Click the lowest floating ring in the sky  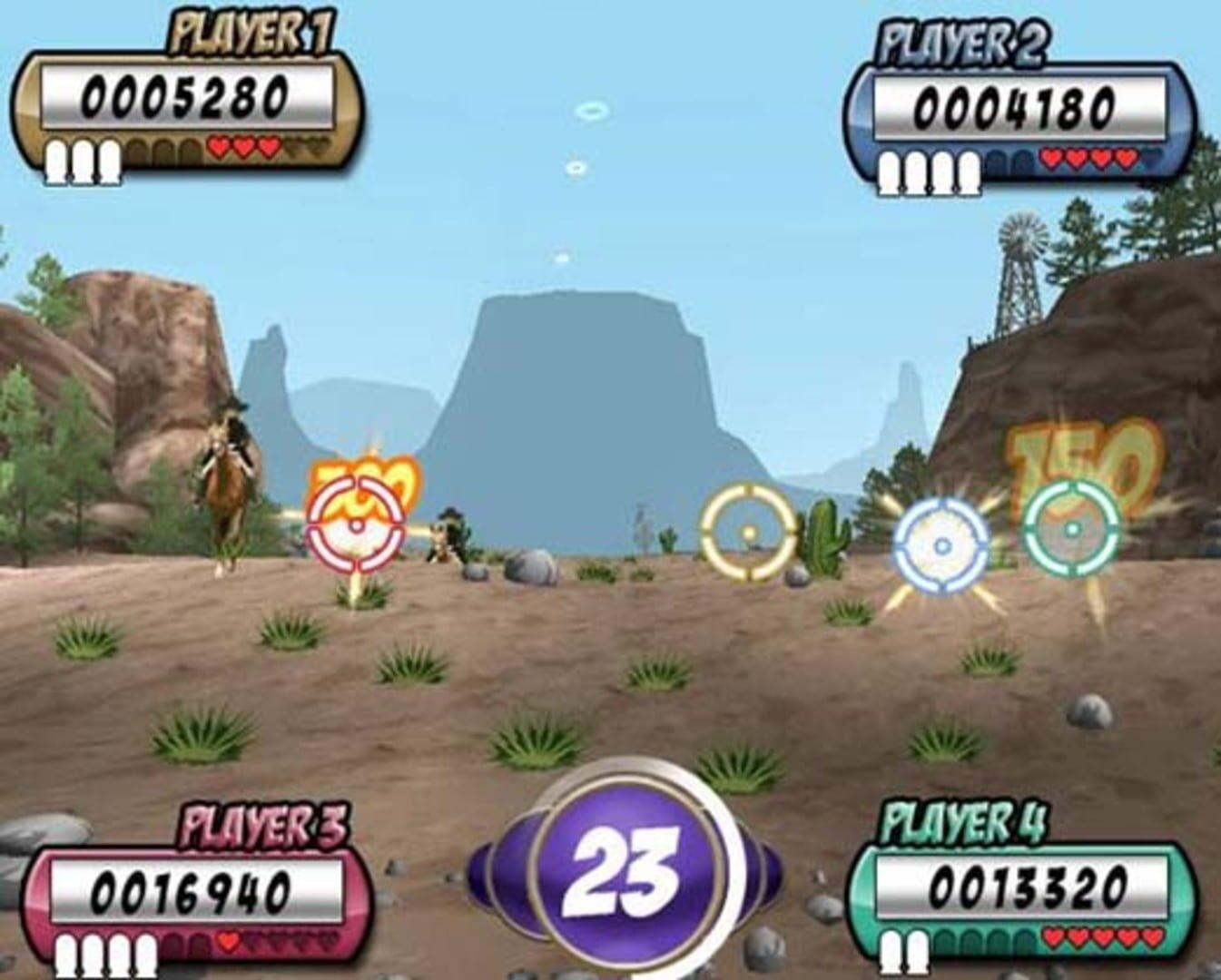(x=563, y=257)
